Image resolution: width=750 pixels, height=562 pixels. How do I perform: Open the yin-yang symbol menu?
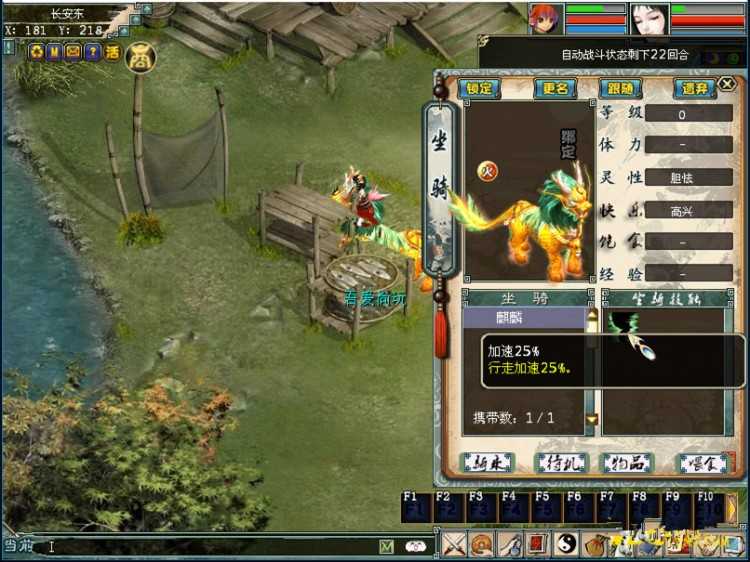click(x=565, y=545)
